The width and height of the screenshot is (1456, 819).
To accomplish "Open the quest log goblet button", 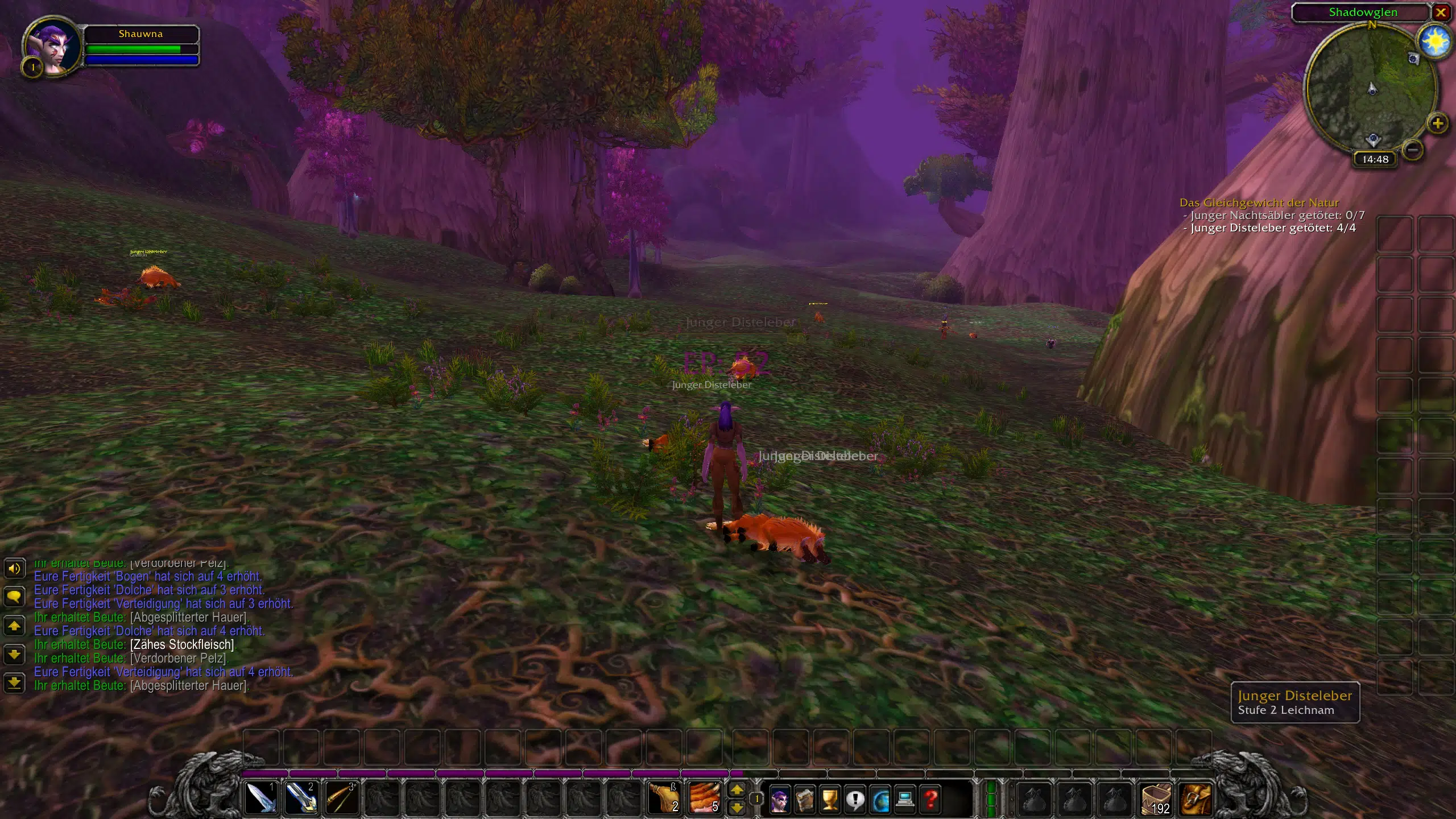I will pos(830,800).
